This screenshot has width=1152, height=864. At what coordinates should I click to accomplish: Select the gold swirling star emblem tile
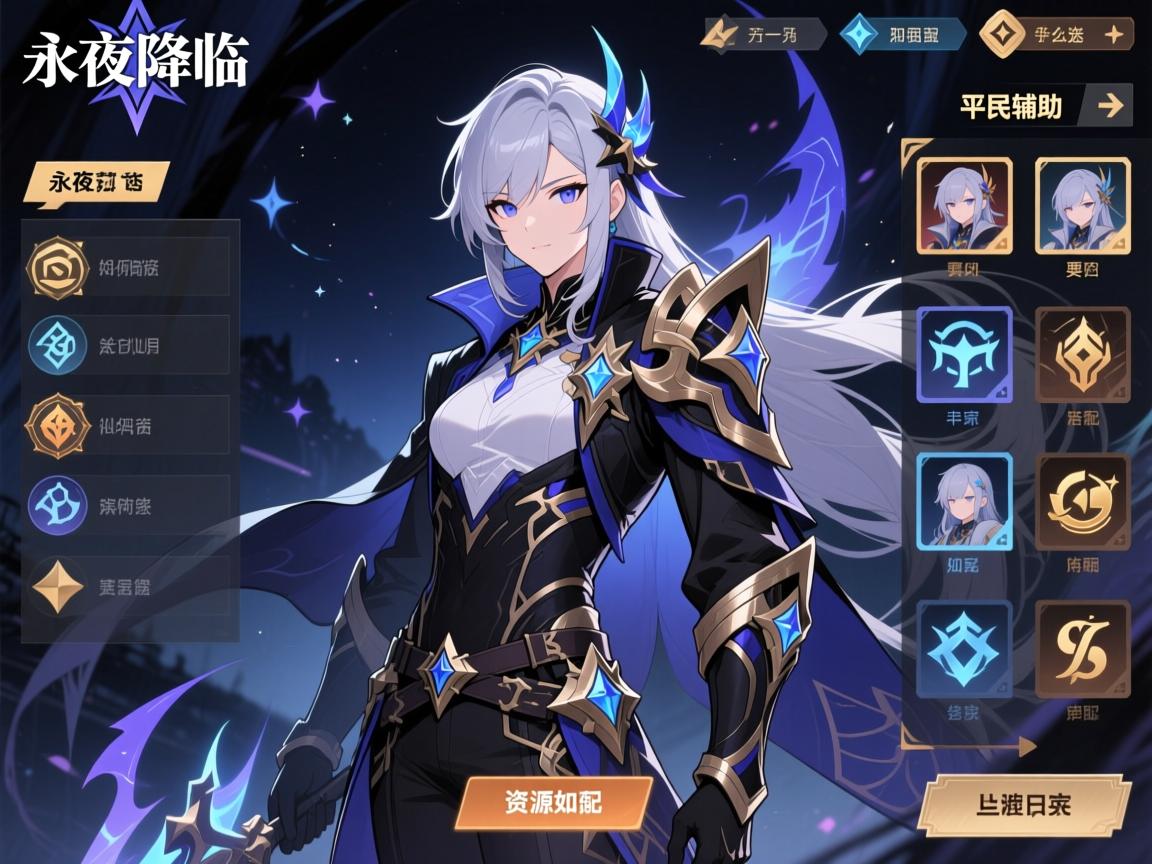1082,501
